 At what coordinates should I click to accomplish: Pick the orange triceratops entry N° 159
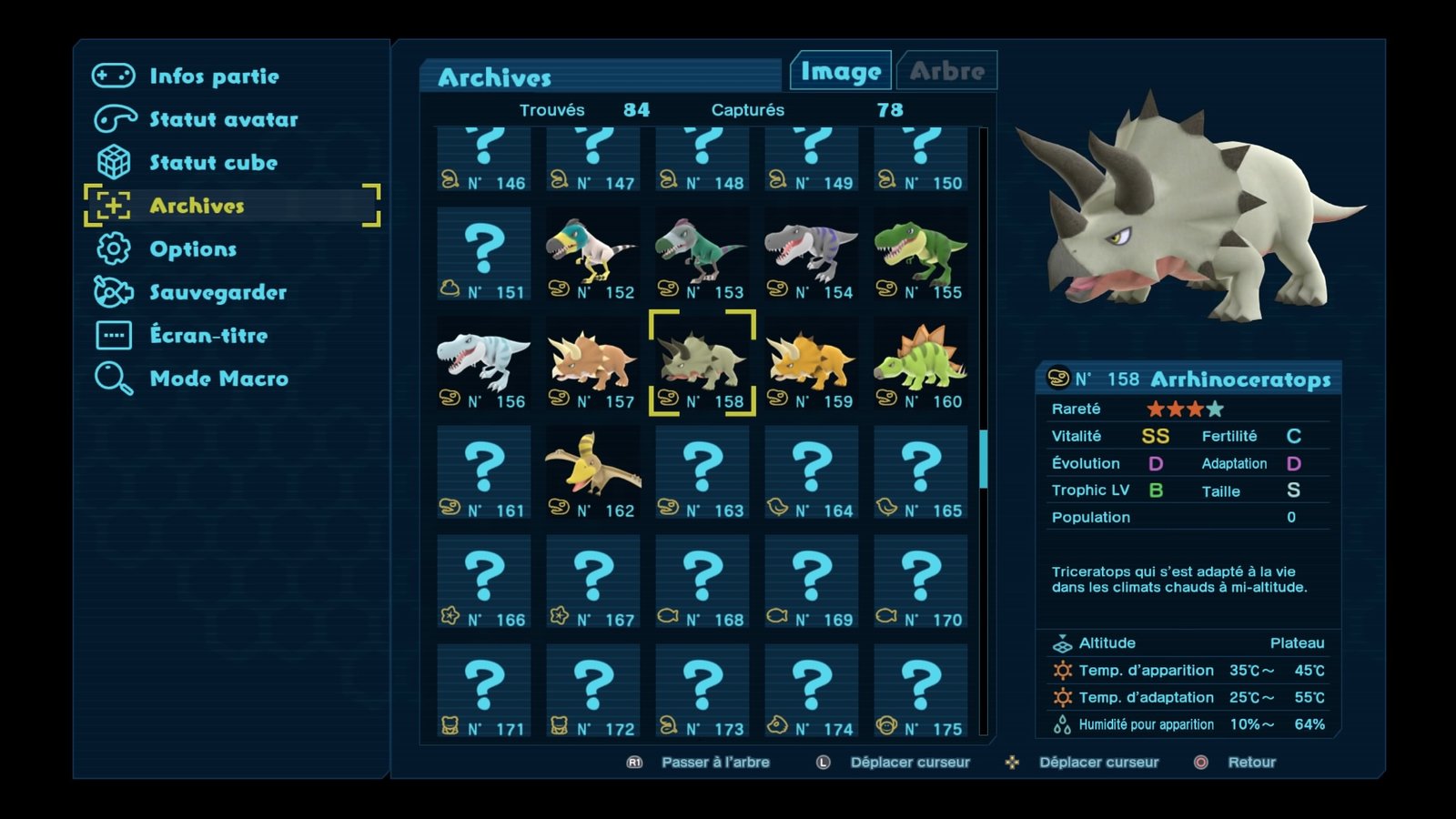tap(811, 364)
